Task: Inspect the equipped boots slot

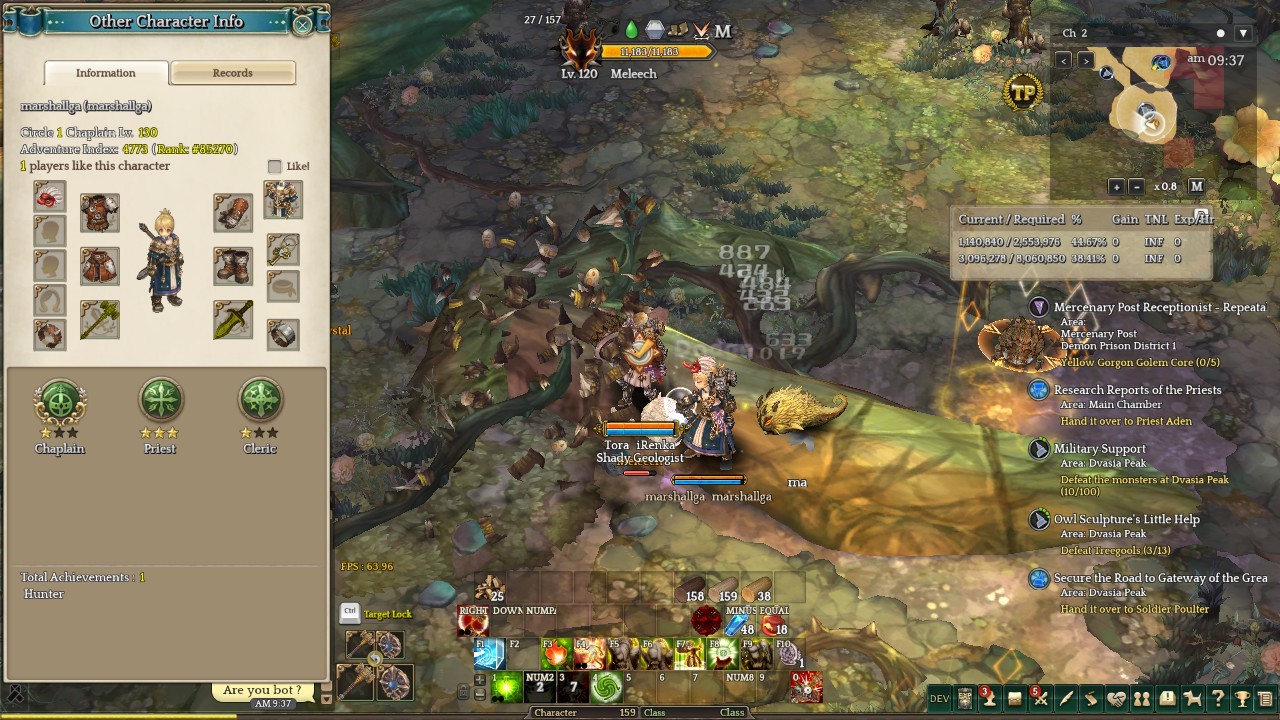Action: pos(233,266)
